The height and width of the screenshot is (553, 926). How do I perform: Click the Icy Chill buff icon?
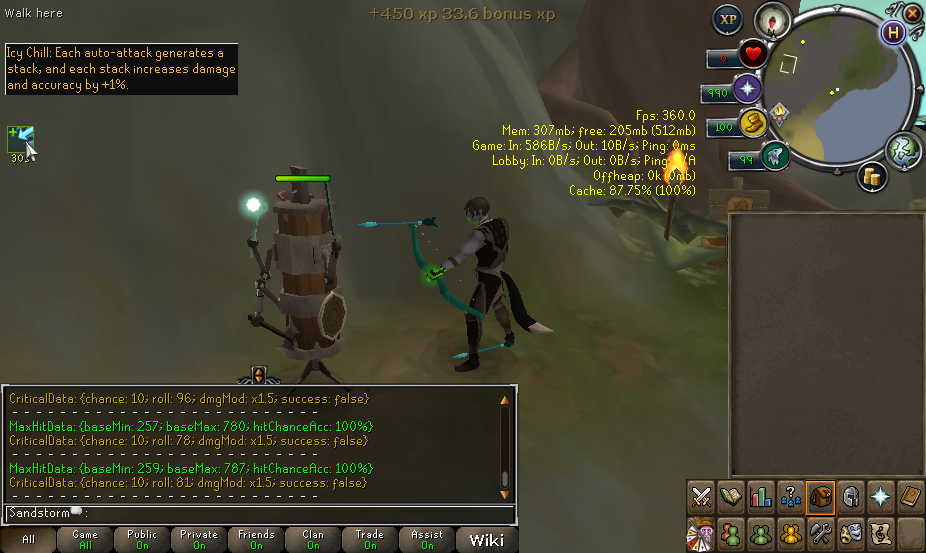coord(21,140)
